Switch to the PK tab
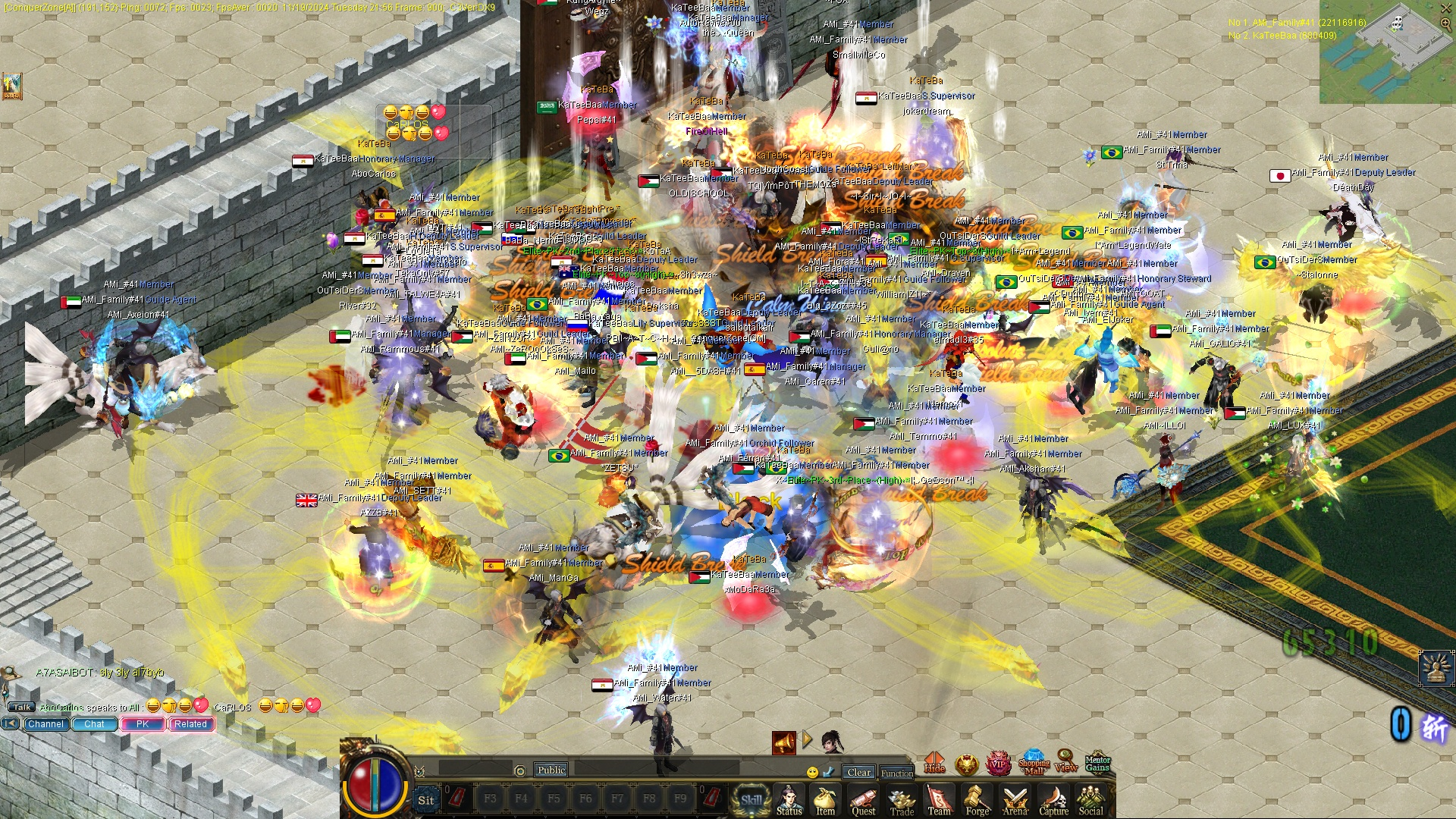The height and width of the screenshot is (819, 1456). point(143,723)
